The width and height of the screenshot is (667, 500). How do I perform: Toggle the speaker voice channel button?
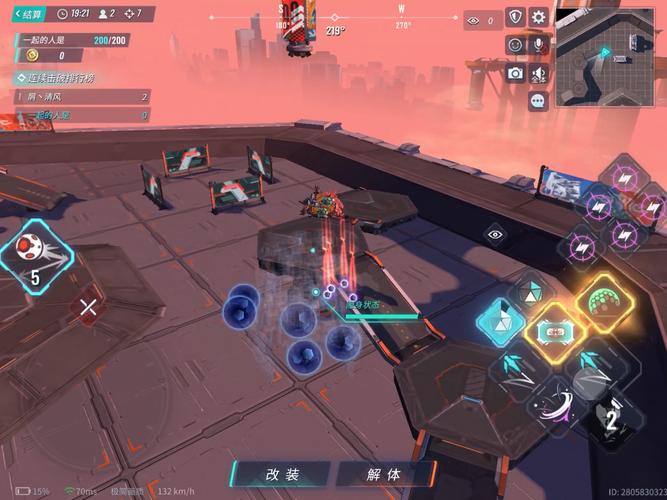tap(539, 73)
